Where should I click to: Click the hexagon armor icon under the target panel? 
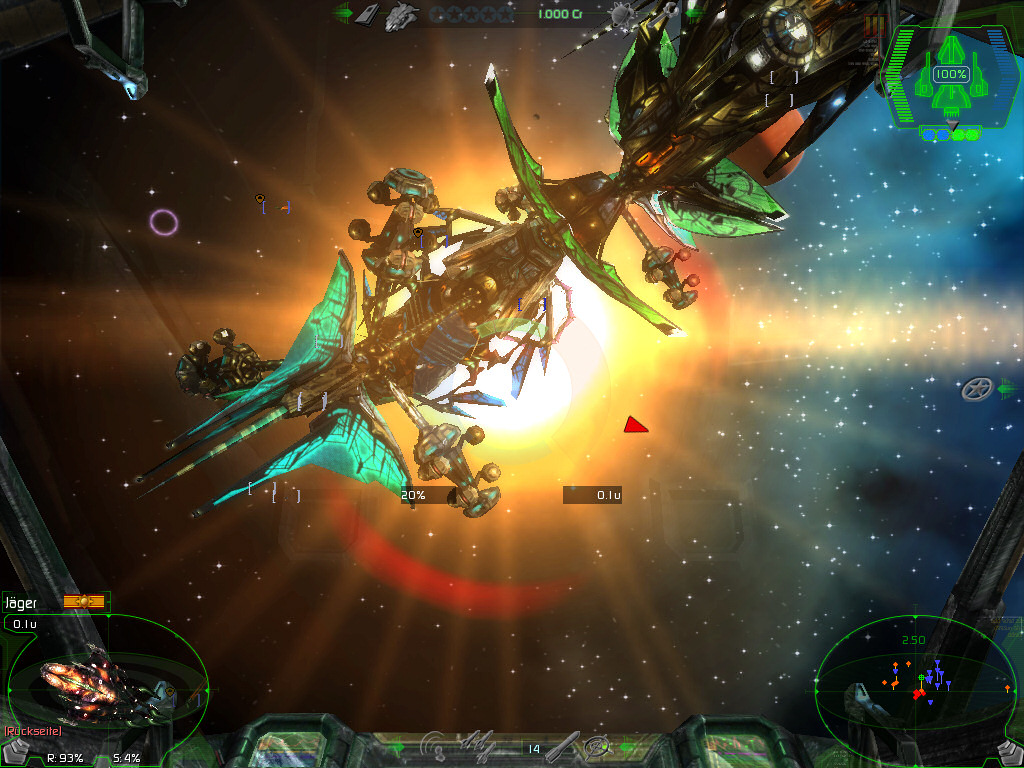[x=18, y=750]
